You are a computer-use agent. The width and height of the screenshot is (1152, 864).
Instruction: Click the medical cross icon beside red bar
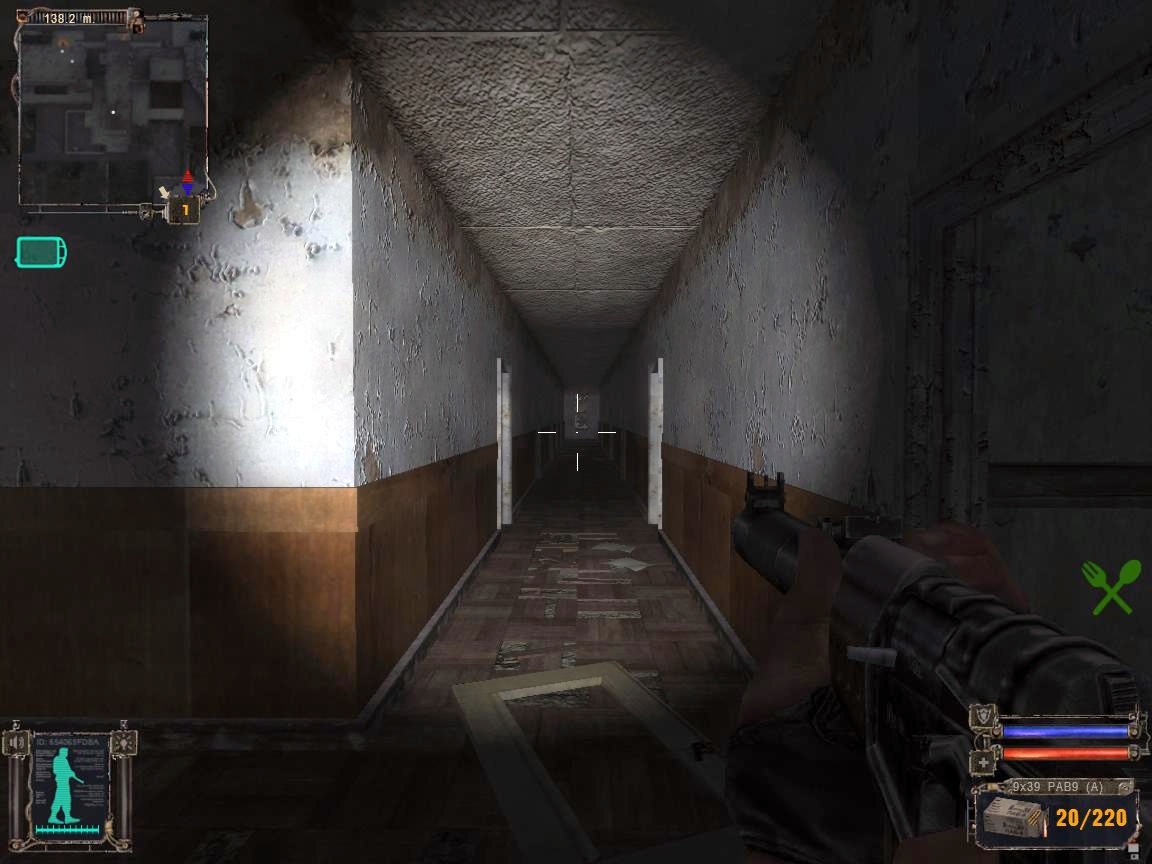[x=983, y=762]
